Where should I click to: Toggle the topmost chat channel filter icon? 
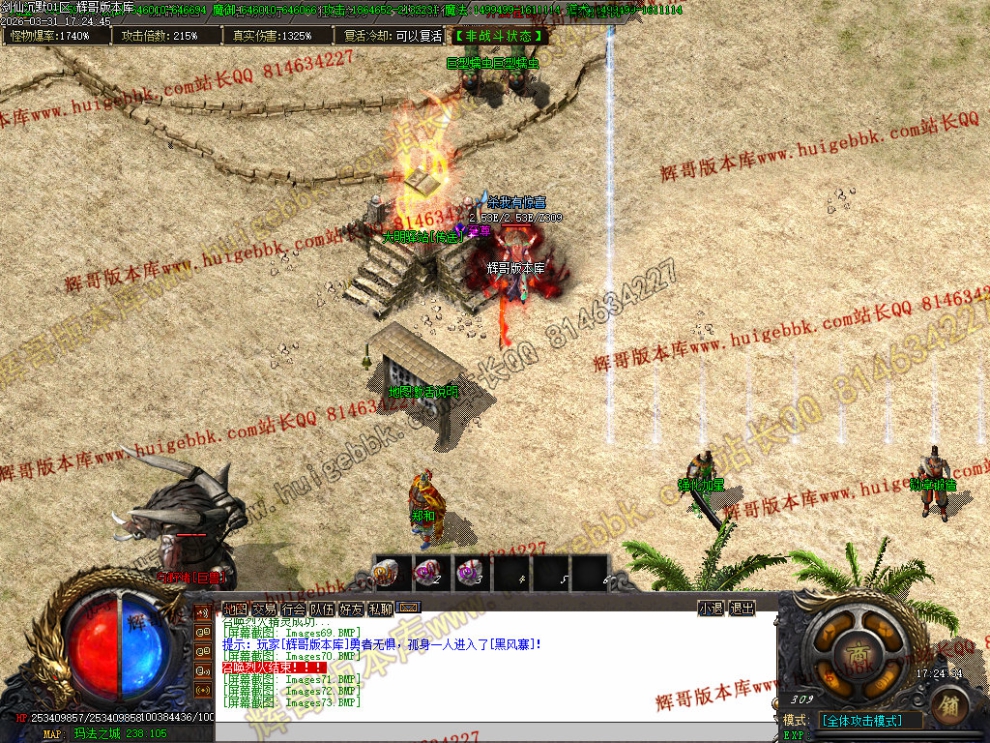[x=203, y=613]
